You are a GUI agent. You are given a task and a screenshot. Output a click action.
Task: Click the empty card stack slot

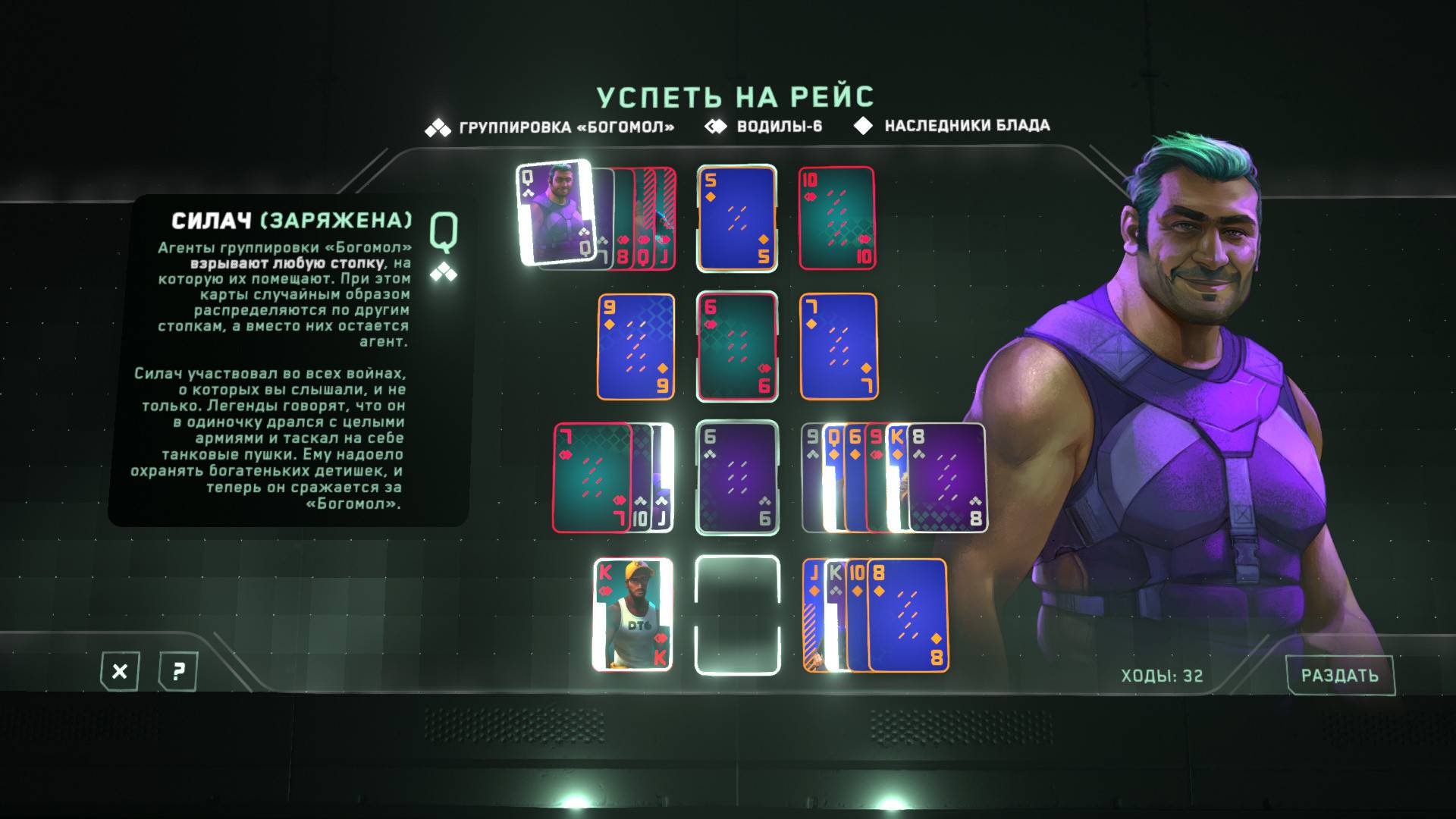737,615
